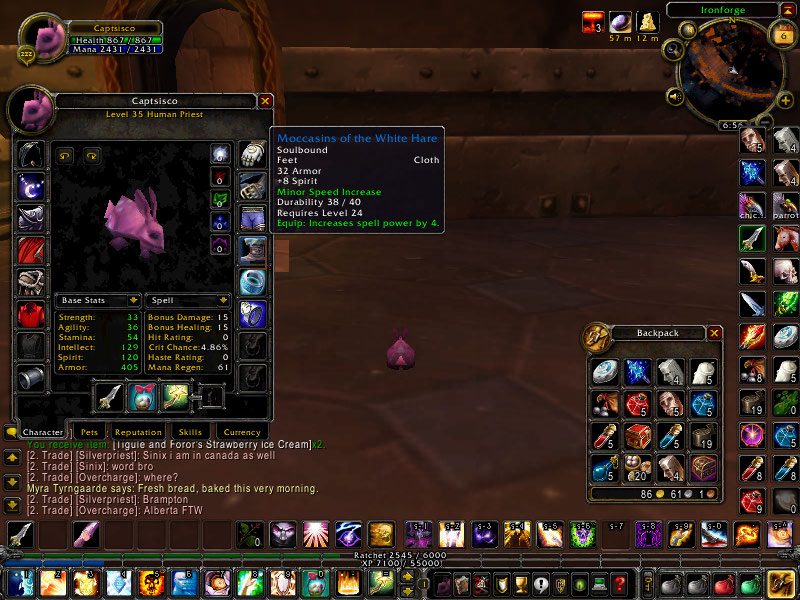Open the Reputation tab
The image size is (800, 600).
click(137, 432)
